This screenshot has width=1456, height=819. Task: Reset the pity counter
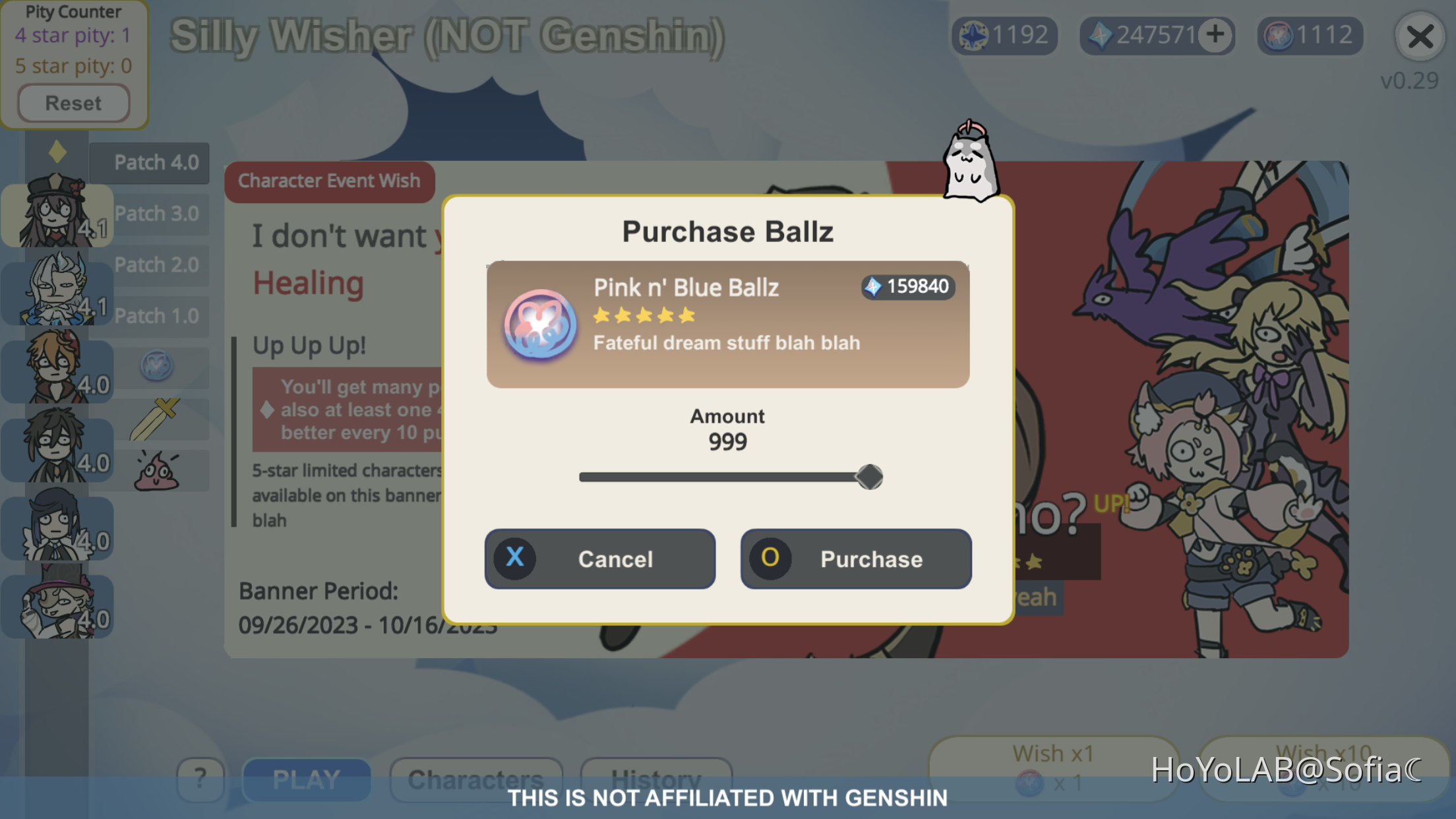point(73,103)
